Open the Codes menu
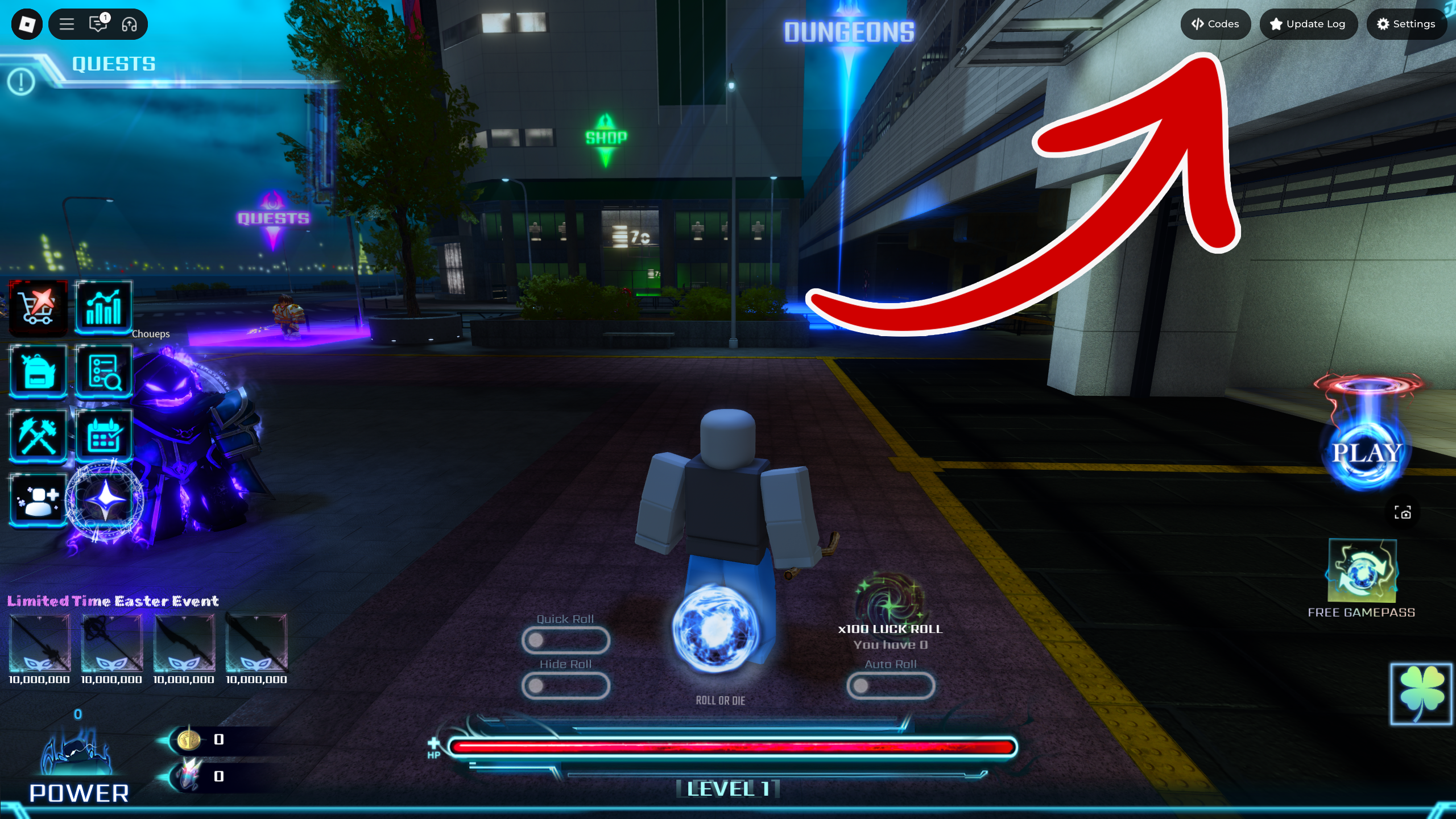This screenshot has height=819, width=1456. pyautogui.click(x=1215, y=24)
